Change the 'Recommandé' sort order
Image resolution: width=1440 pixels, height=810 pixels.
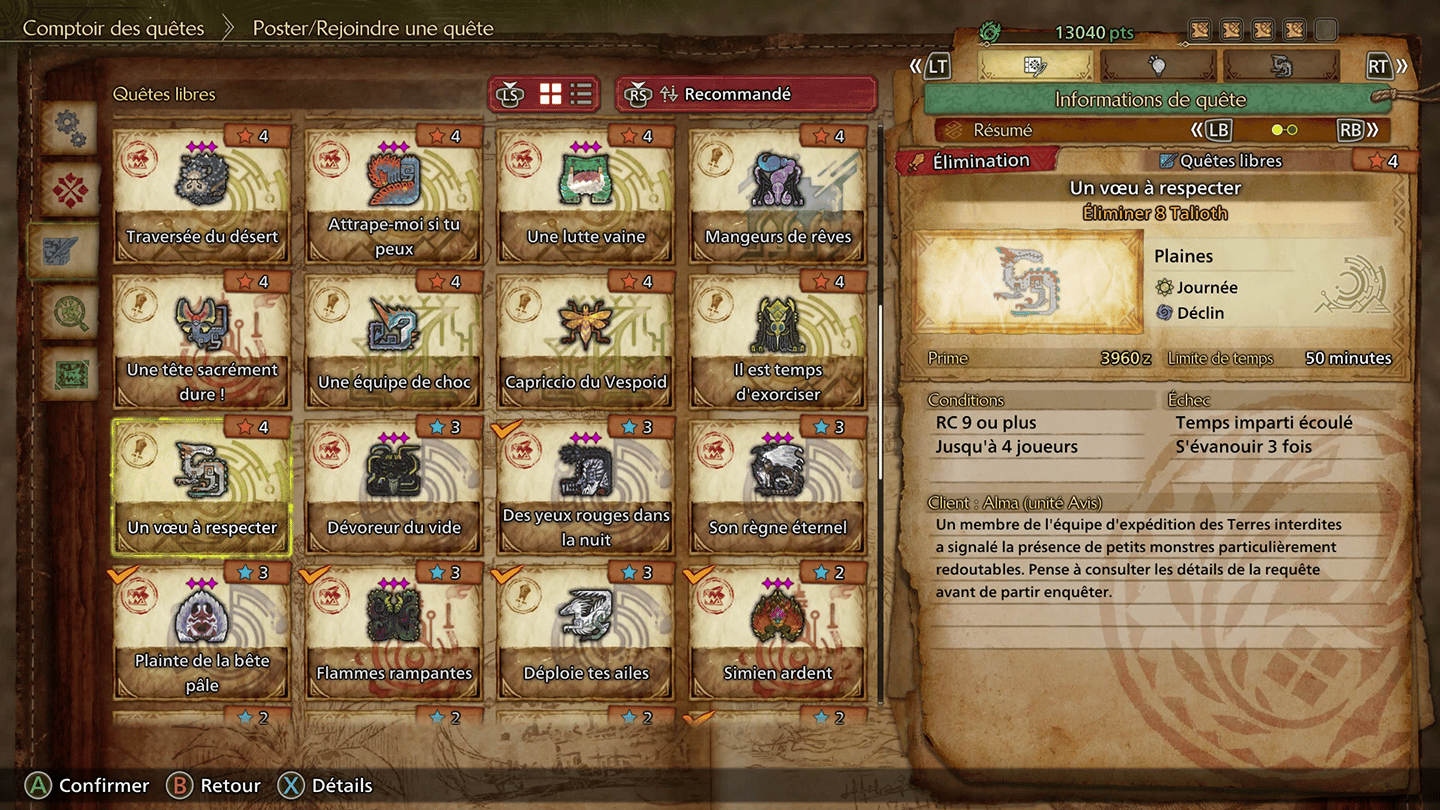click(x=745, y=94)
